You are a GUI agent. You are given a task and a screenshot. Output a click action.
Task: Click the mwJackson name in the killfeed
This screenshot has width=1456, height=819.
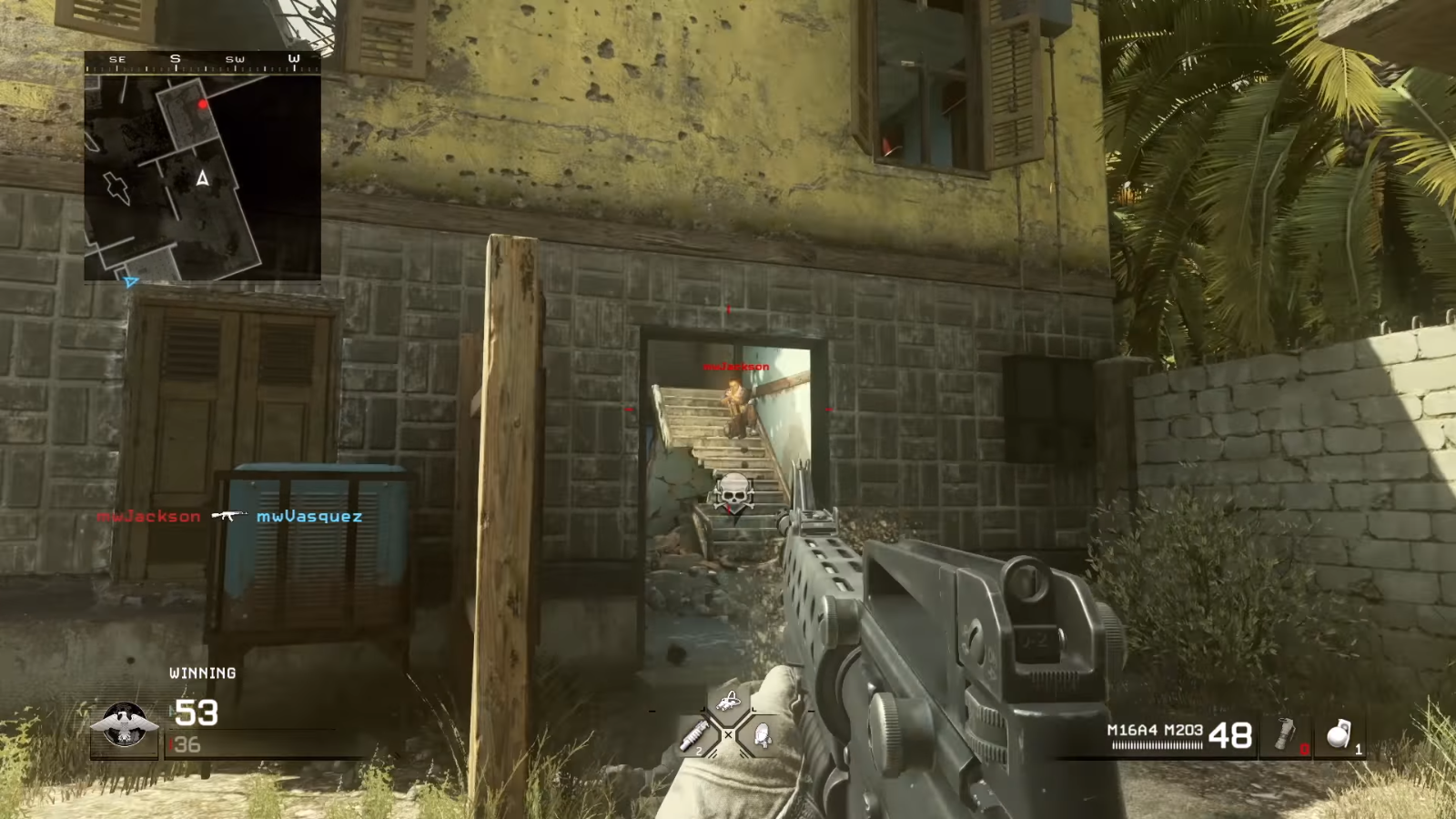pyautogui.click(x=150, y=516)
